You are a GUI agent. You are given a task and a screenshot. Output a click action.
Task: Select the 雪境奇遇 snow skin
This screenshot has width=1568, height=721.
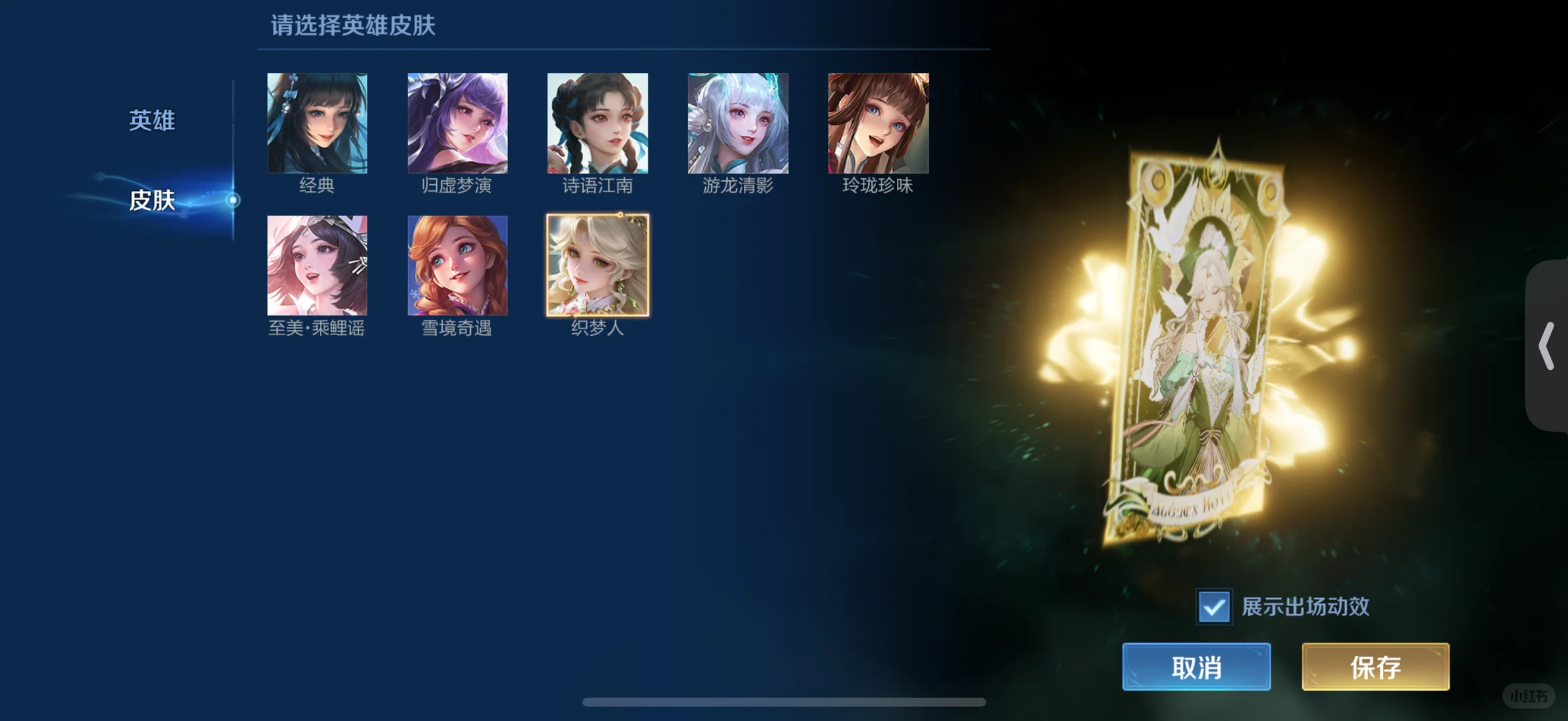[x=457, y=266]
